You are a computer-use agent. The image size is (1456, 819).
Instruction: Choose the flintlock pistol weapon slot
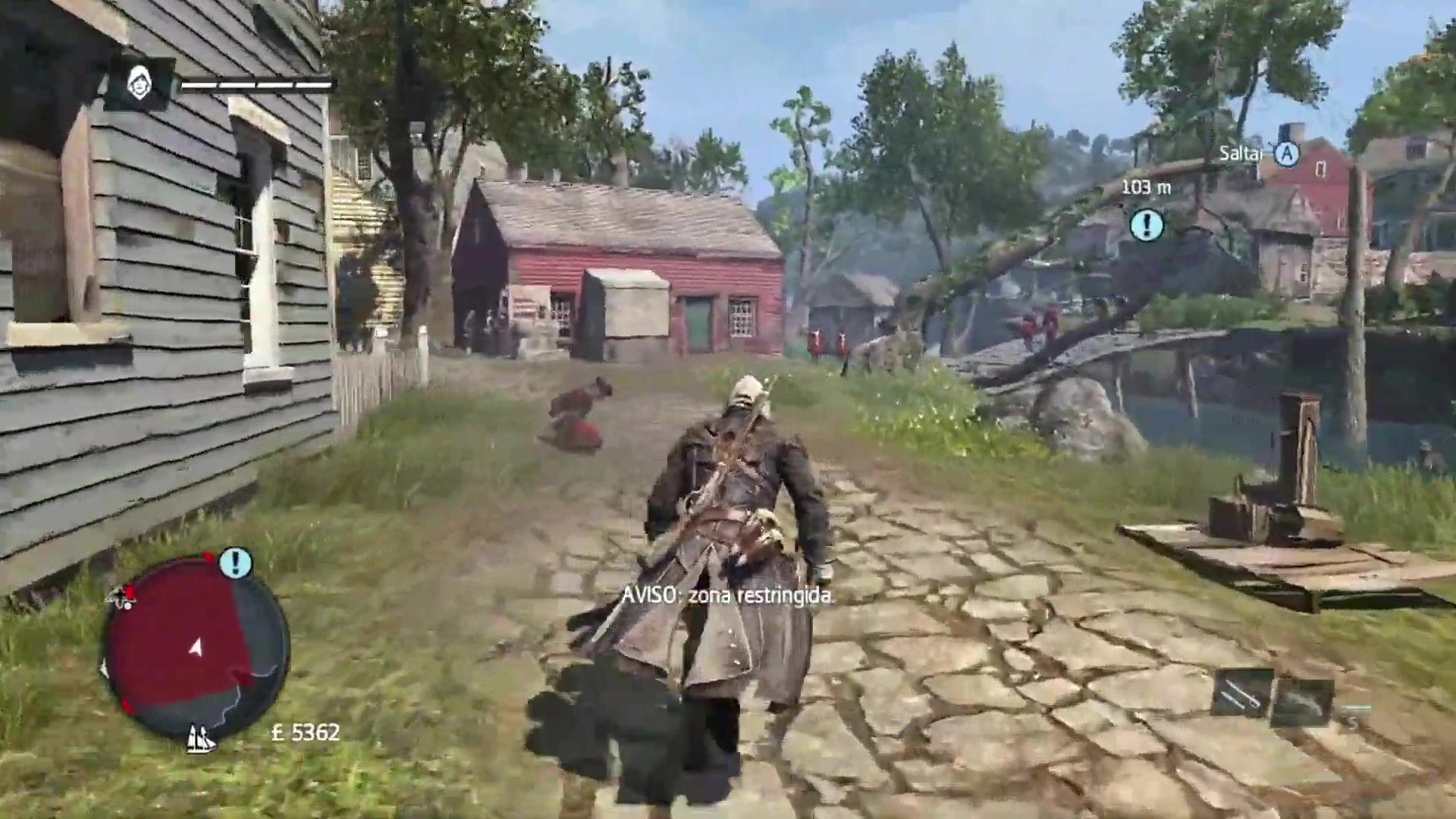(x=1302, y=701)
